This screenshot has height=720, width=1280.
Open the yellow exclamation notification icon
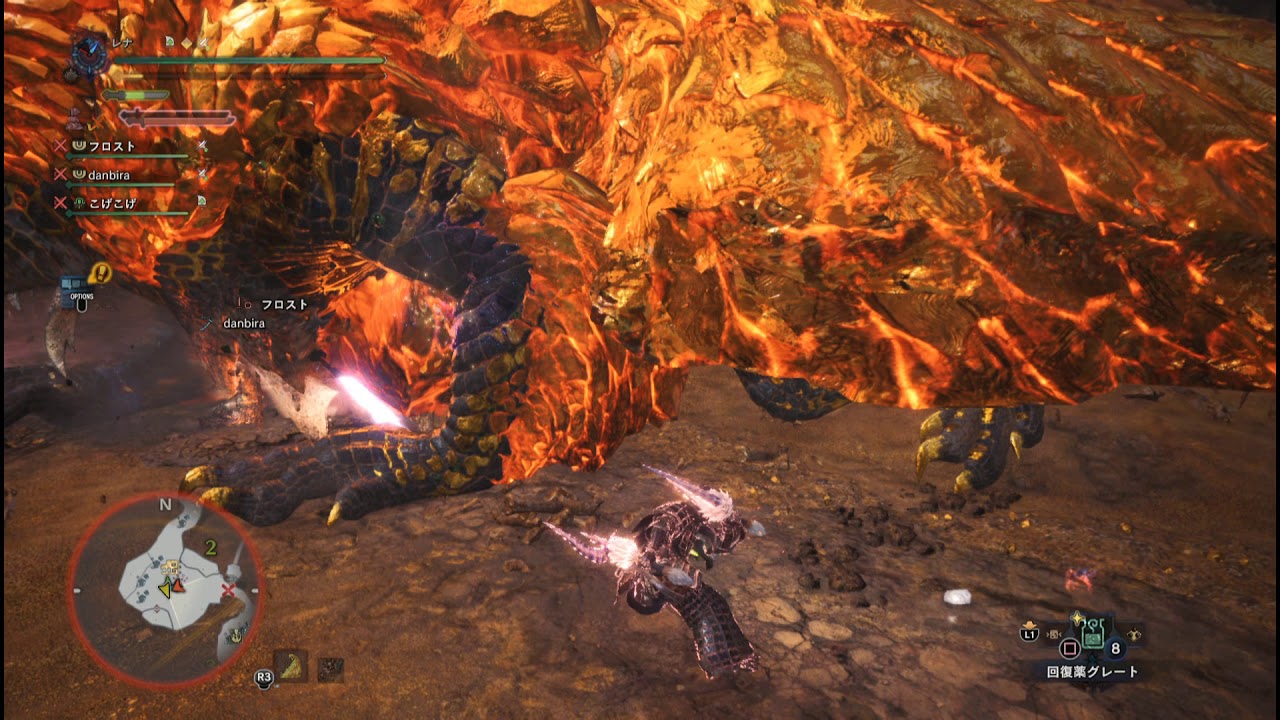(99, 272)
